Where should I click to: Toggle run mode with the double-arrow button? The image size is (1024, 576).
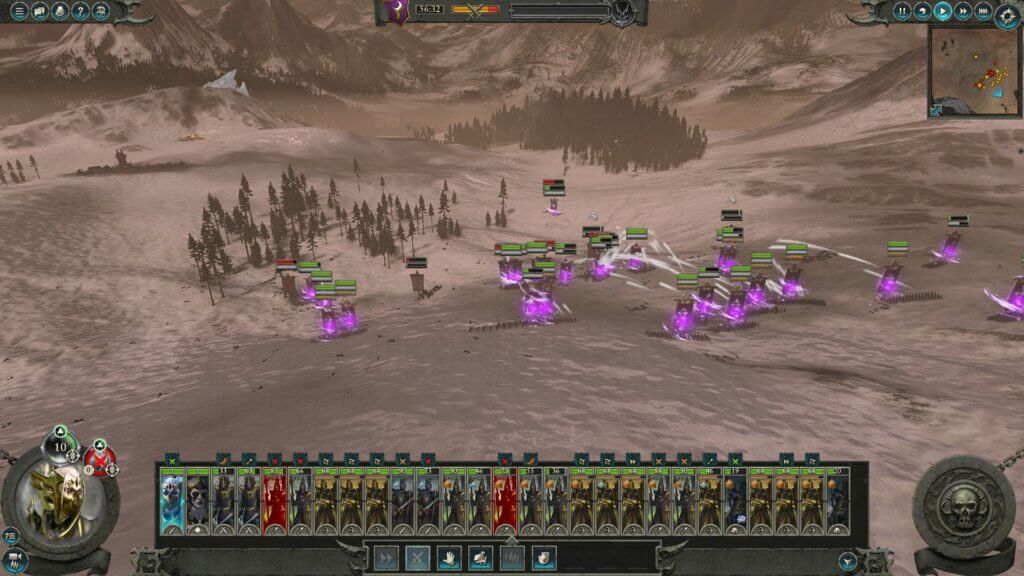click(386, 557)
